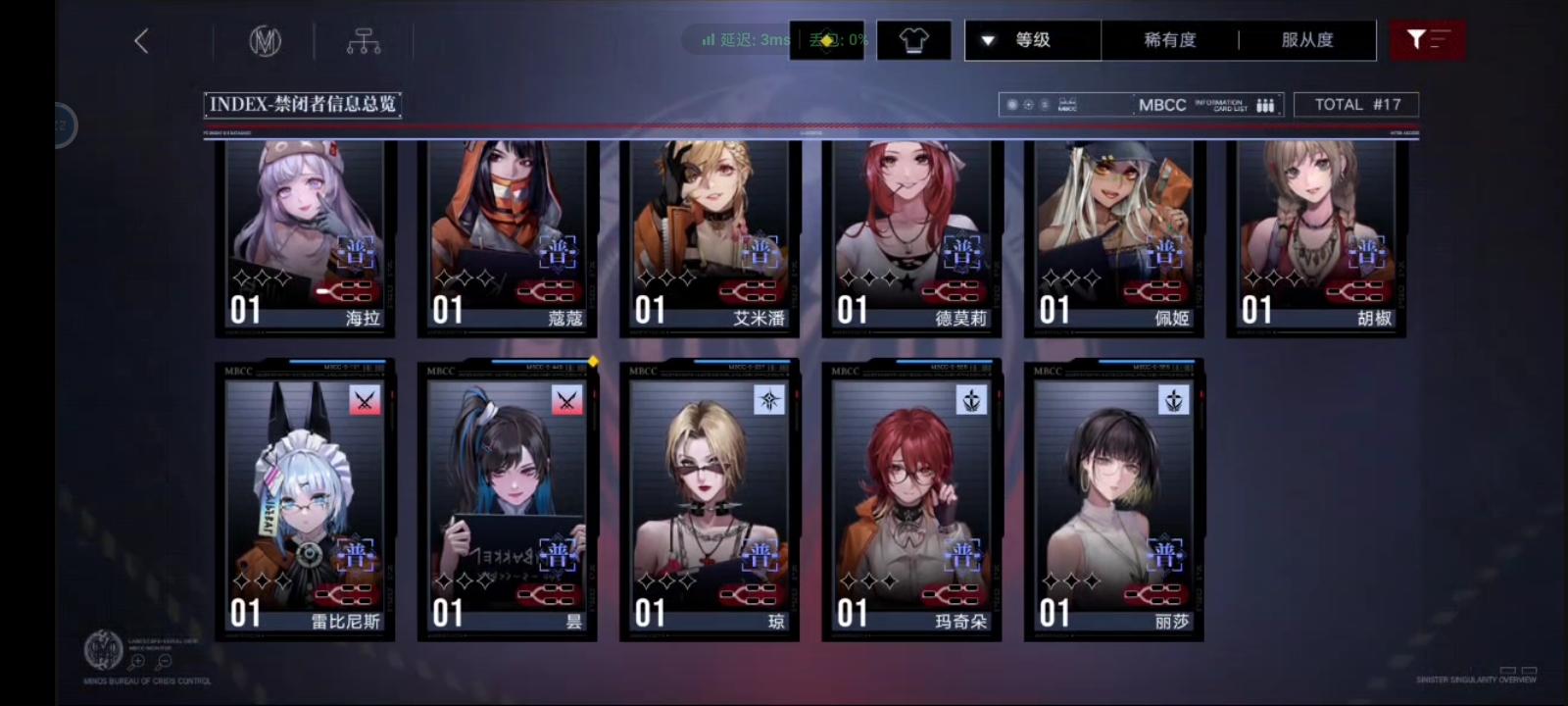Click the down arrow beside 等级
The image size is (1568, 706).
point(988,39)
